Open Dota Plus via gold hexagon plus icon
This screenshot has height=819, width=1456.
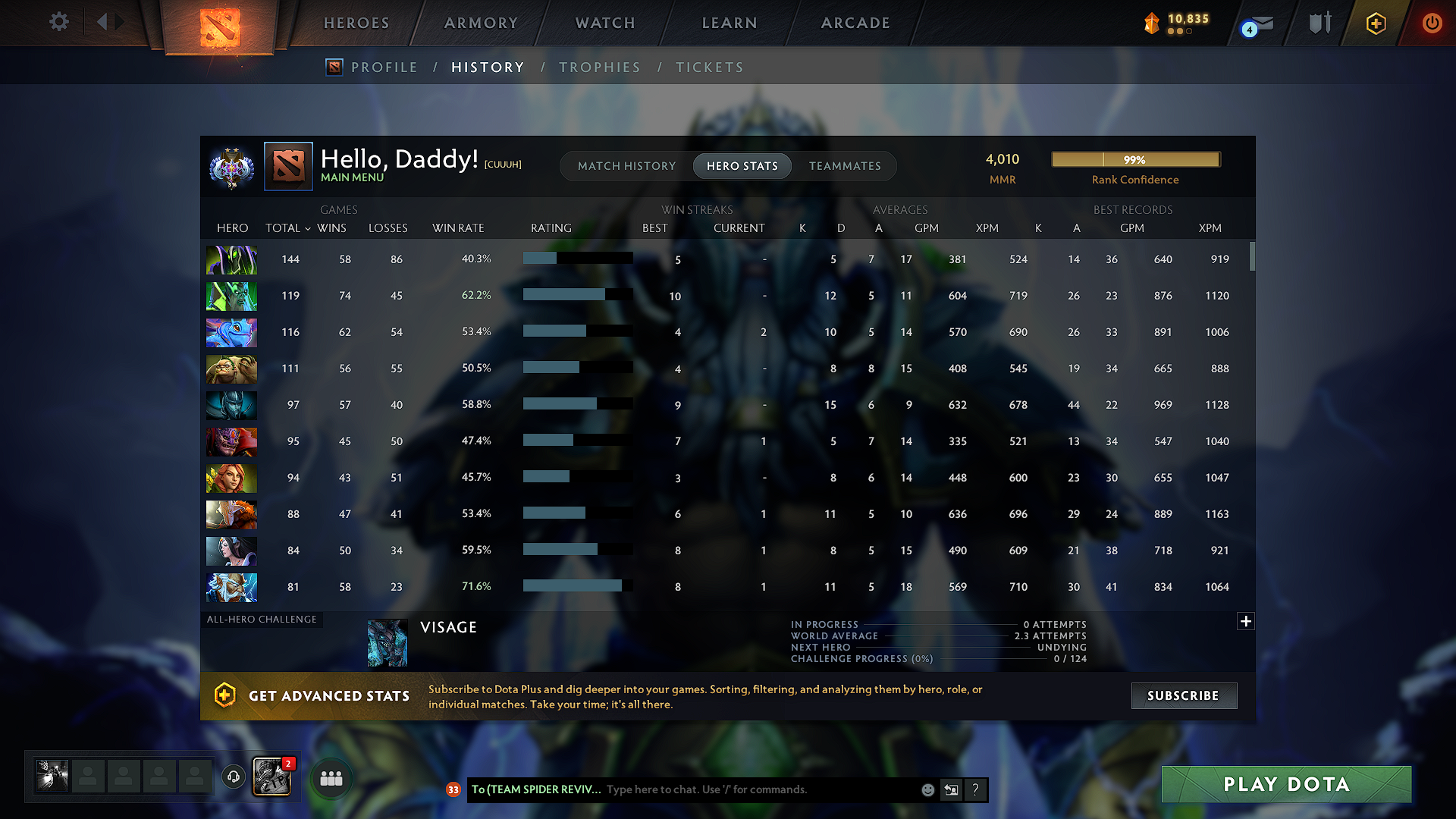(x=1375, y=23)
